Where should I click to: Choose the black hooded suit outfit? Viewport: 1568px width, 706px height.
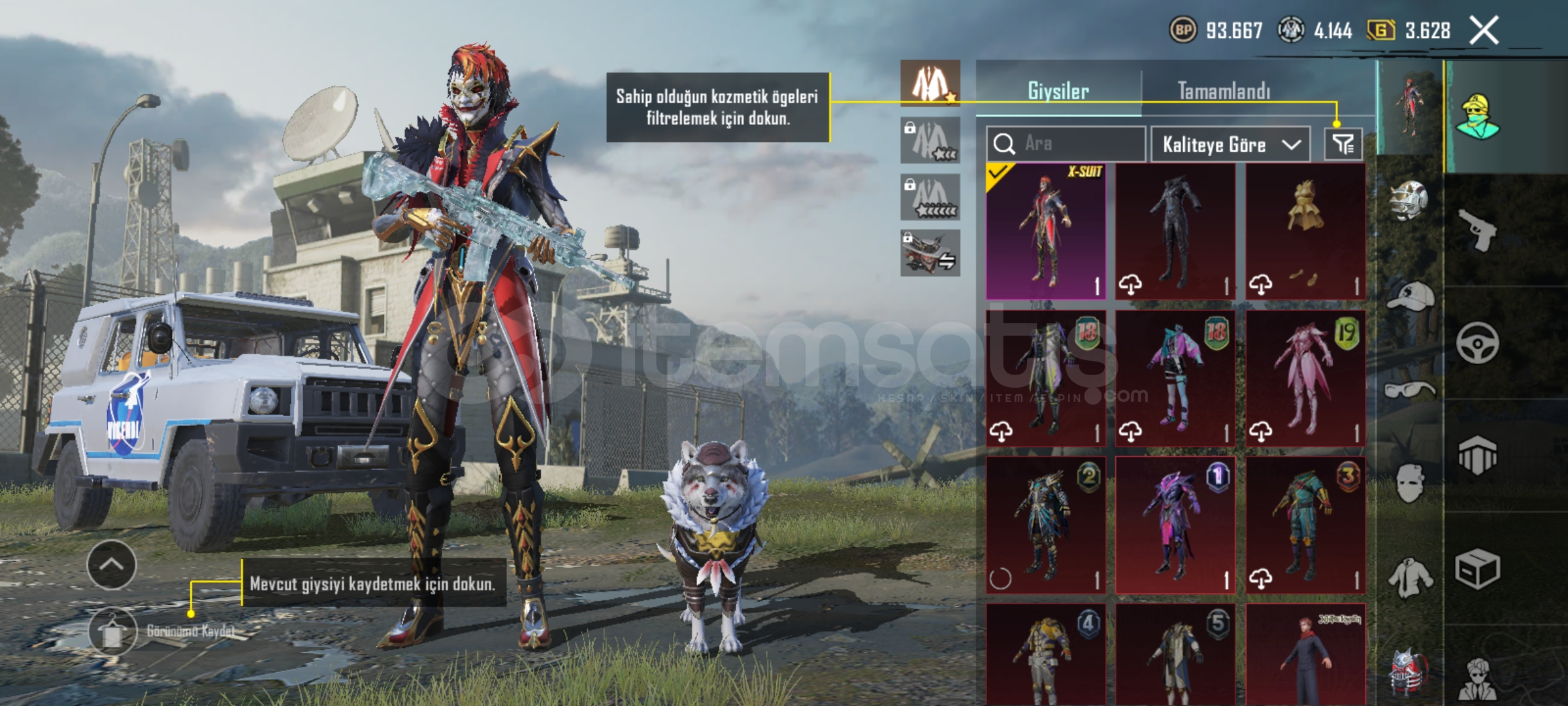(x=1175, y=231)
